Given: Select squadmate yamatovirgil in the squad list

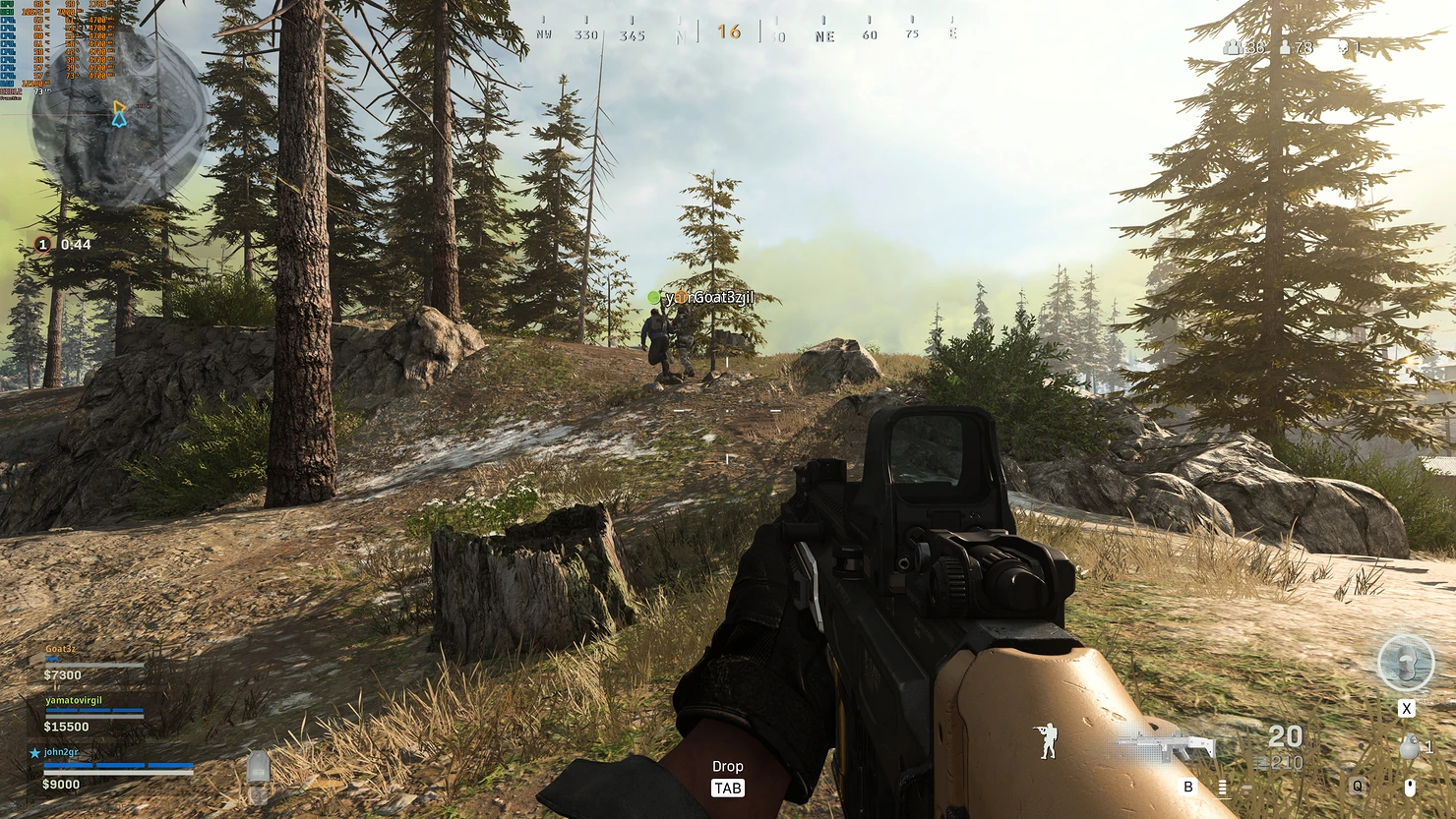Looking at the screenshot, I should [74, 701].
